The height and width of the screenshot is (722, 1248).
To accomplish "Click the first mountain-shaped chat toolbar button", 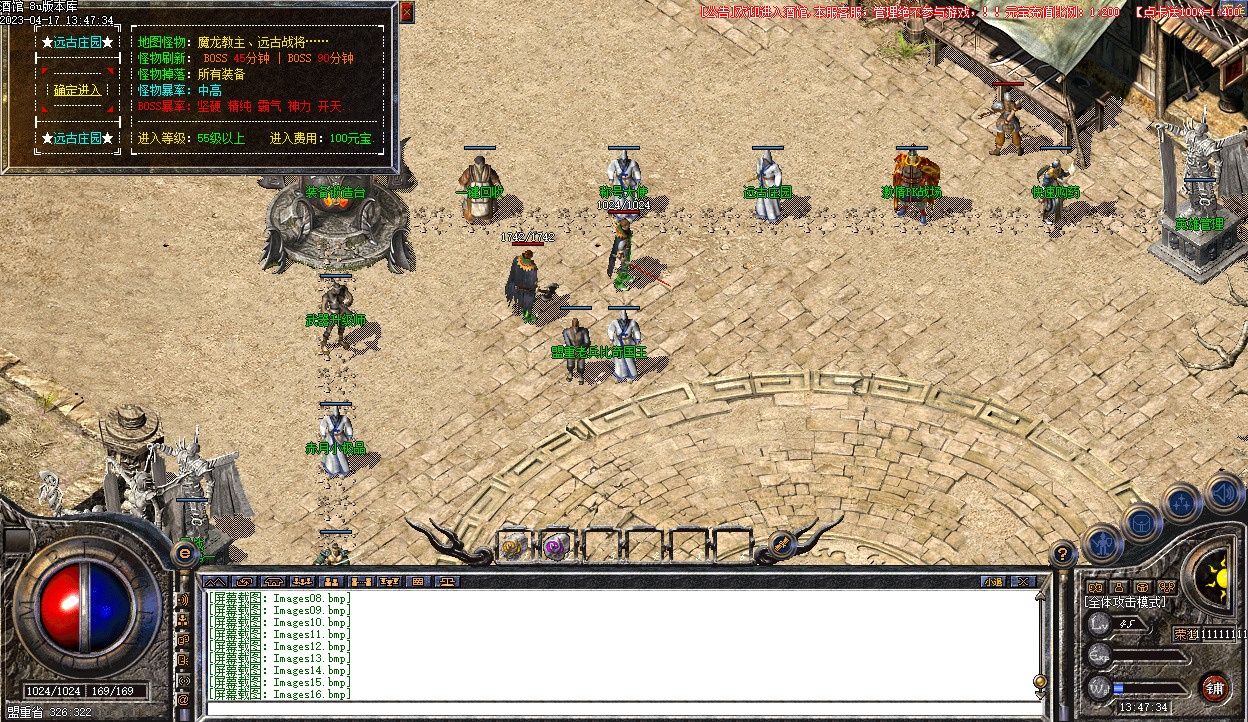I will (215, 580).
